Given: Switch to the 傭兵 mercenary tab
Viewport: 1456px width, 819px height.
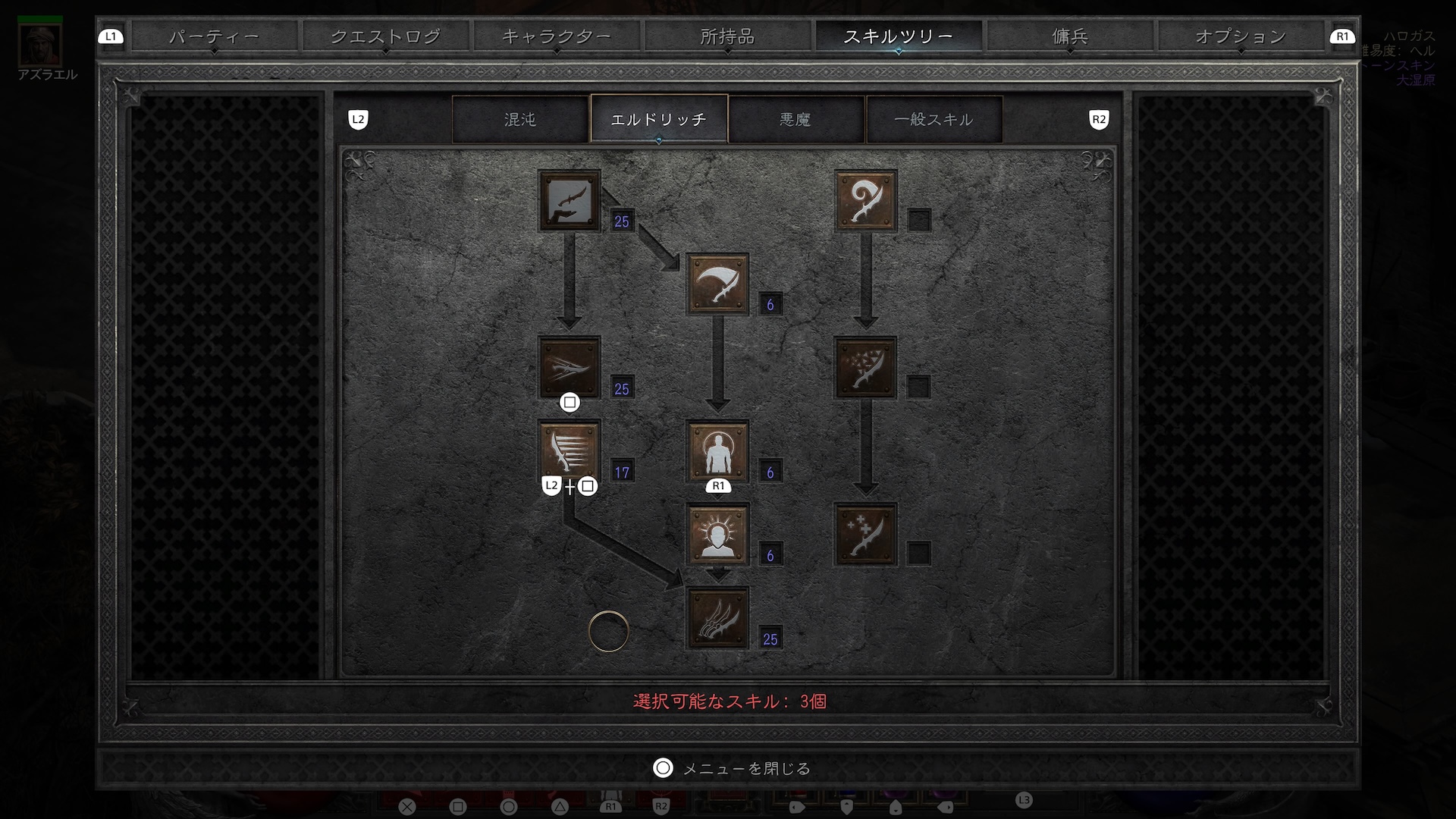Looking at the screenshot, I should [x=1069, y=36].
